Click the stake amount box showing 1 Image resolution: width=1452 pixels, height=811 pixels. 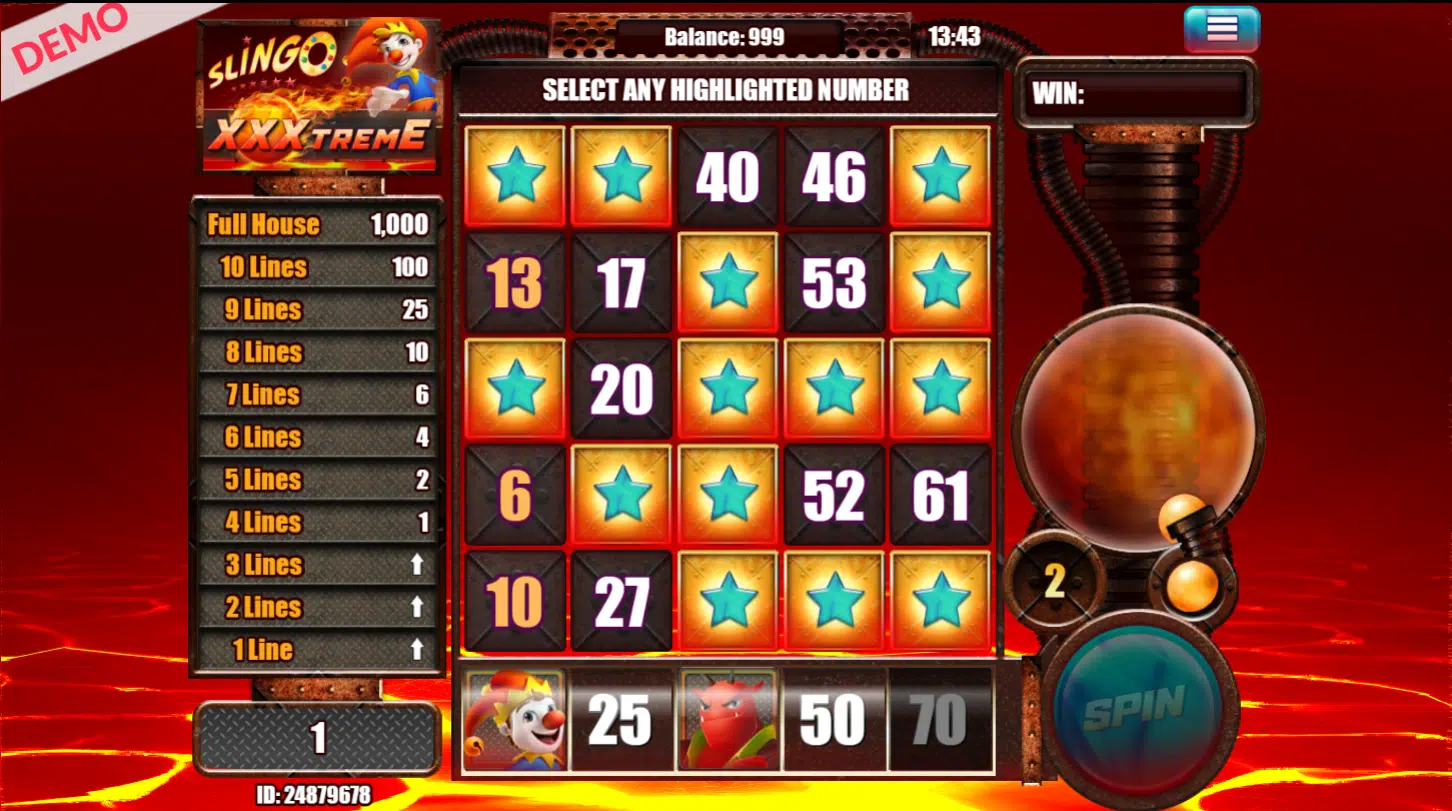click(x=316, y=740)
